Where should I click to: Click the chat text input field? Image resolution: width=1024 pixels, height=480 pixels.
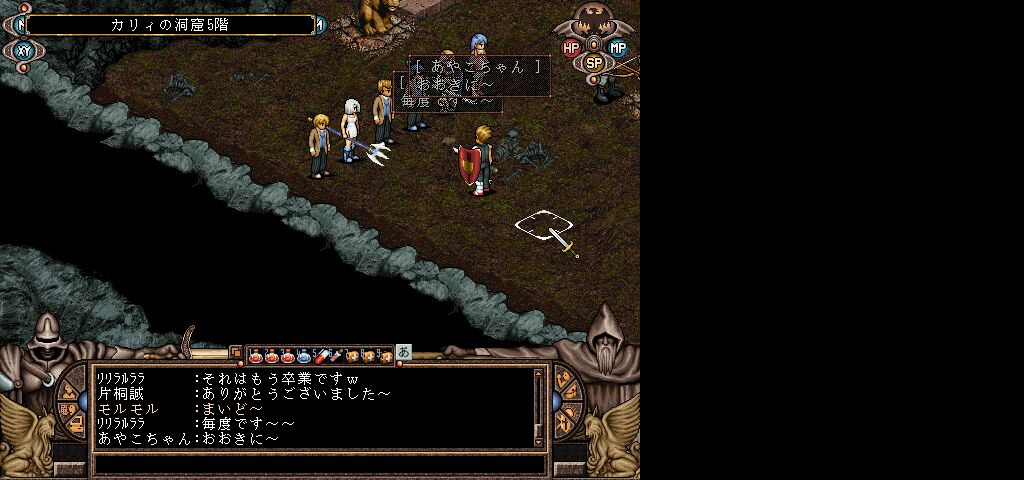(x=320, y=465)
